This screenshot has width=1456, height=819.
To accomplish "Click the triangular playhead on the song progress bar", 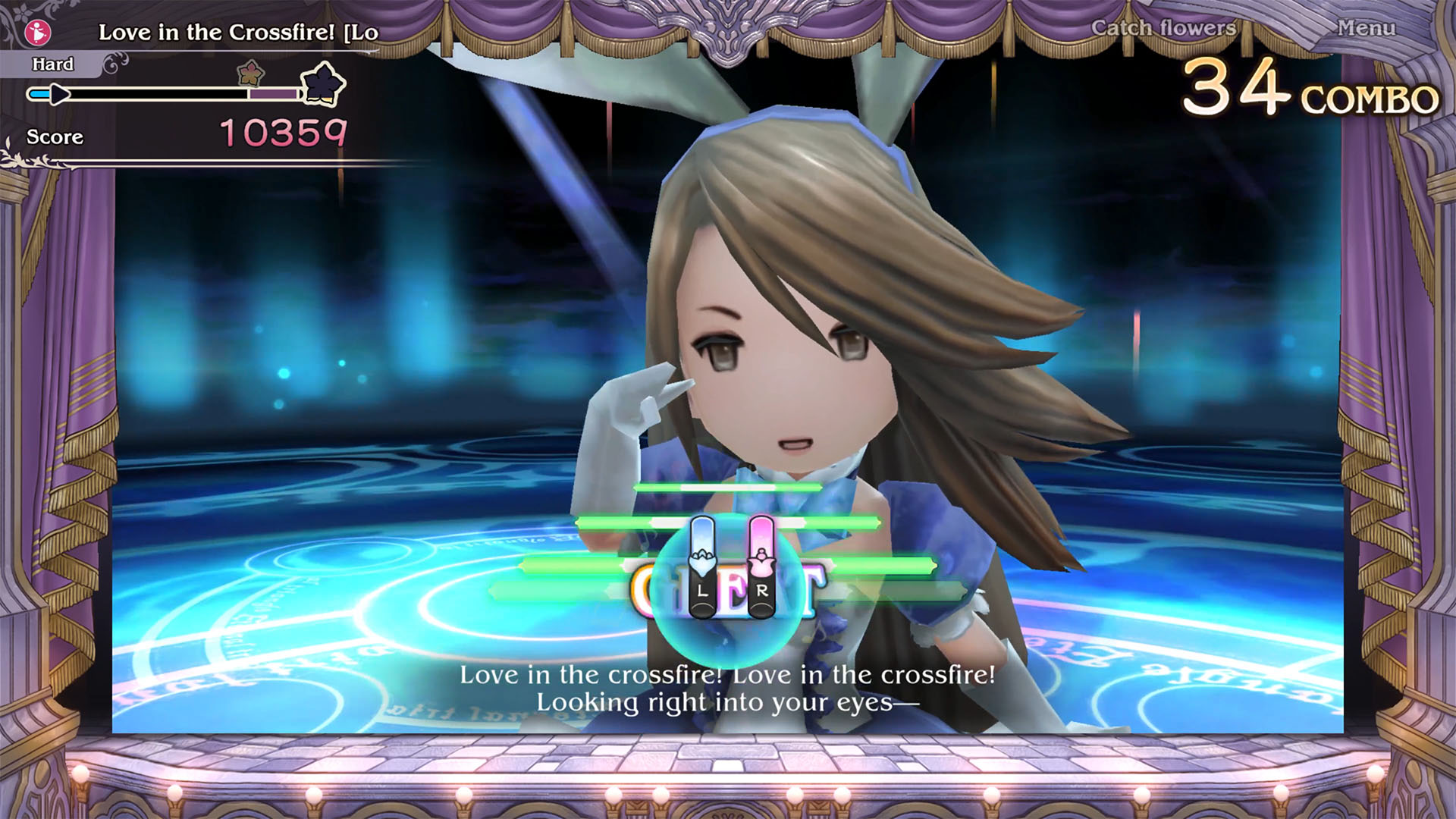I will click(x=59, y=94).
